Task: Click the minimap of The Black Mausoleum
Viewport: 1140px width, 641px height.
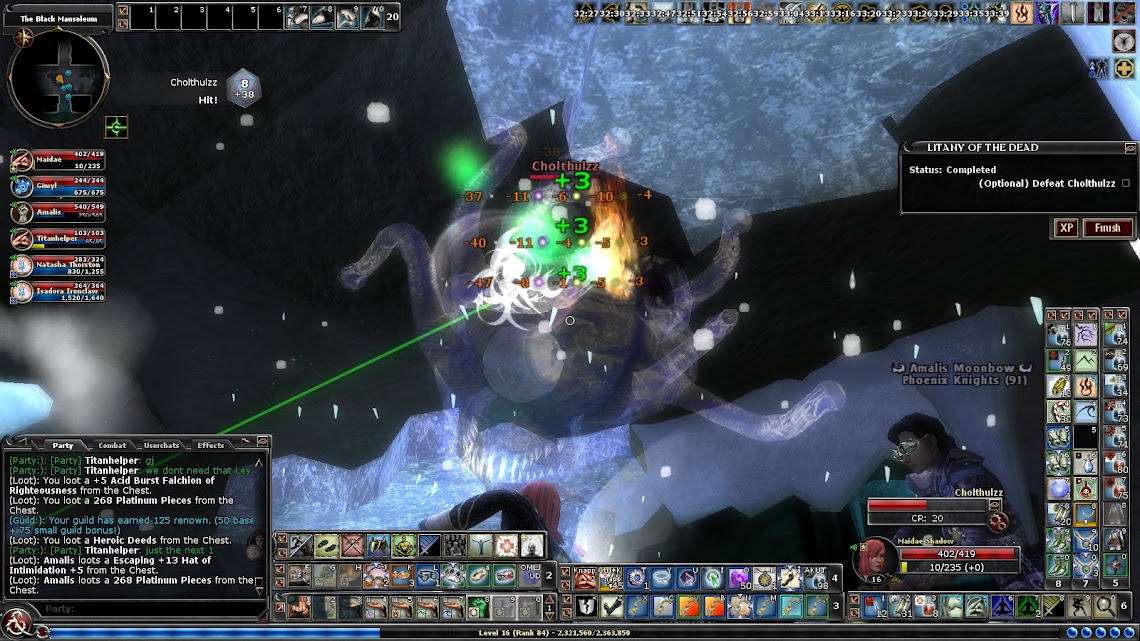Action: [x=57, y=78]
